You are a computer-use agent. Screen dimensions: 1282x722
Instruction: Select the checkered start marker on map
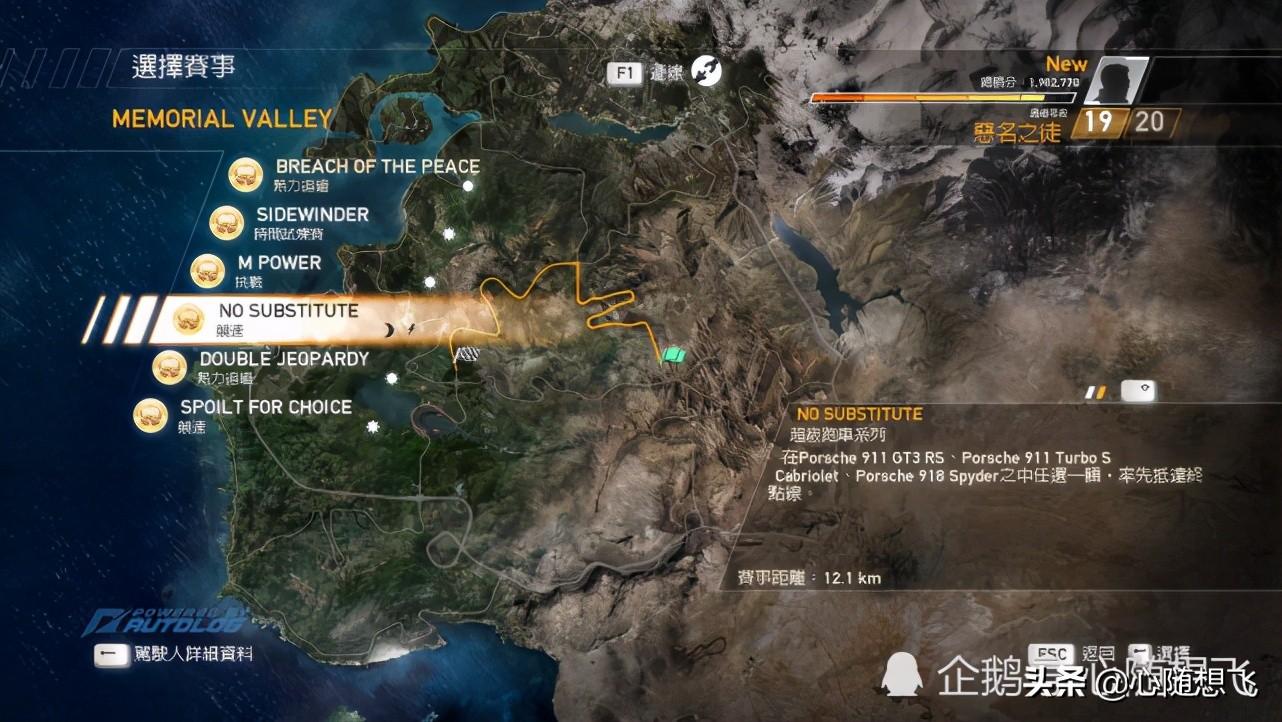(x=466, y=354)
